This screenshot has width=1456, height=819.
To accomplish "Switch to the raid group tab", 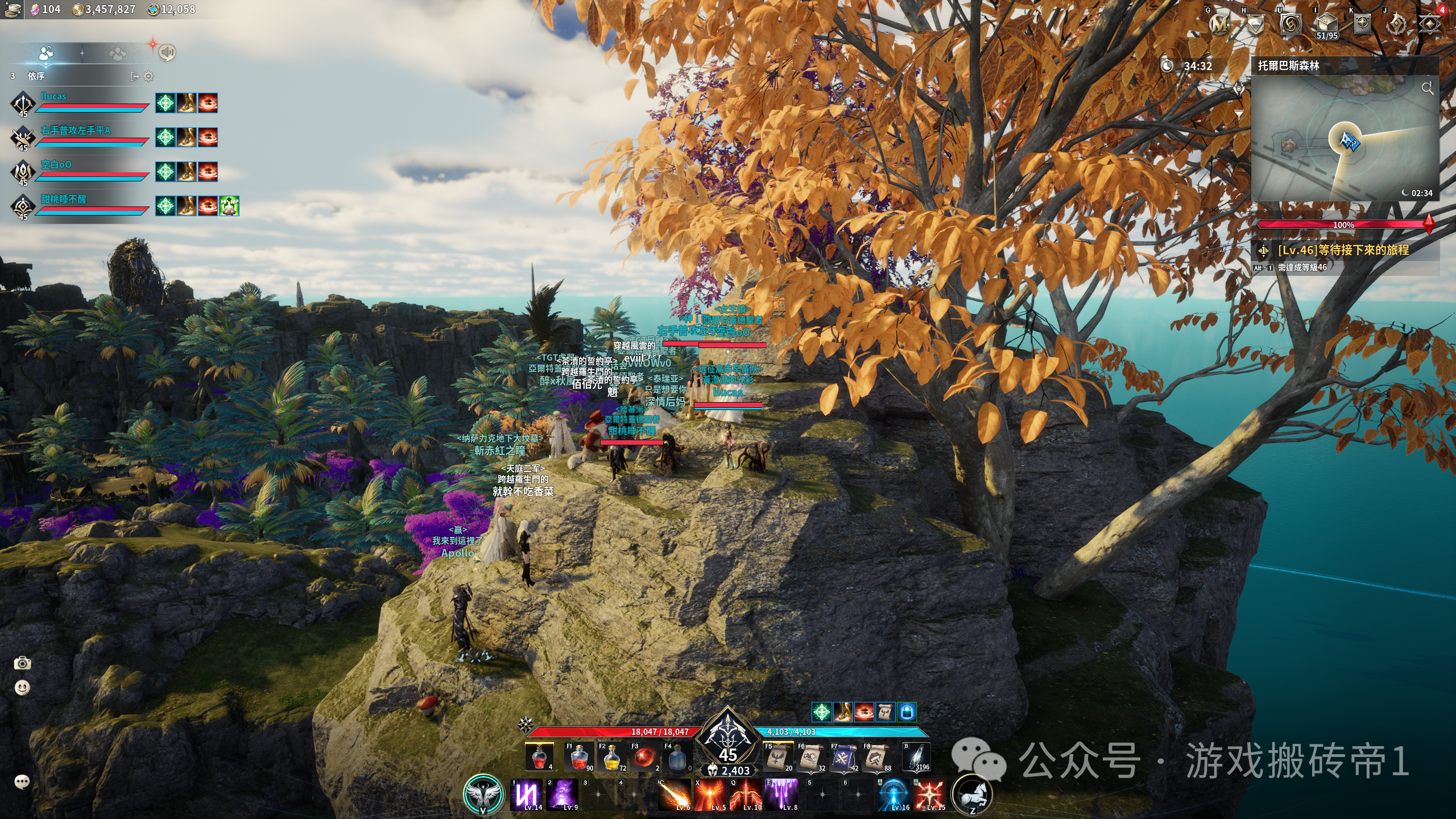I will [117, 54].
